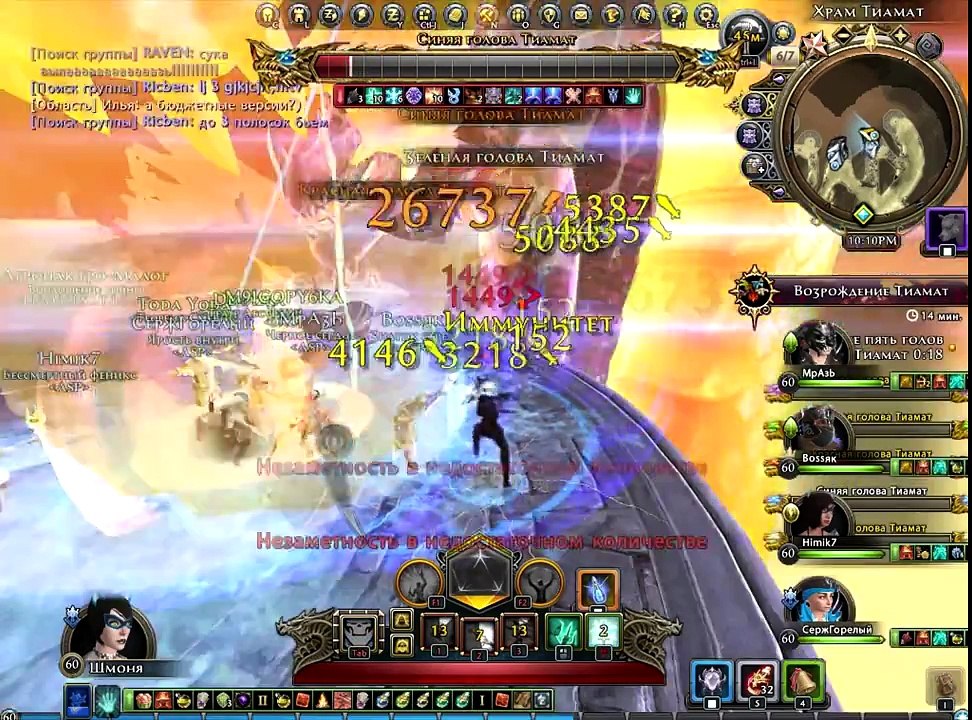The width and height of the screenshot is (972, 720).
Task: Activate the blue artifact slot
Action: click(x=711, y=681)
